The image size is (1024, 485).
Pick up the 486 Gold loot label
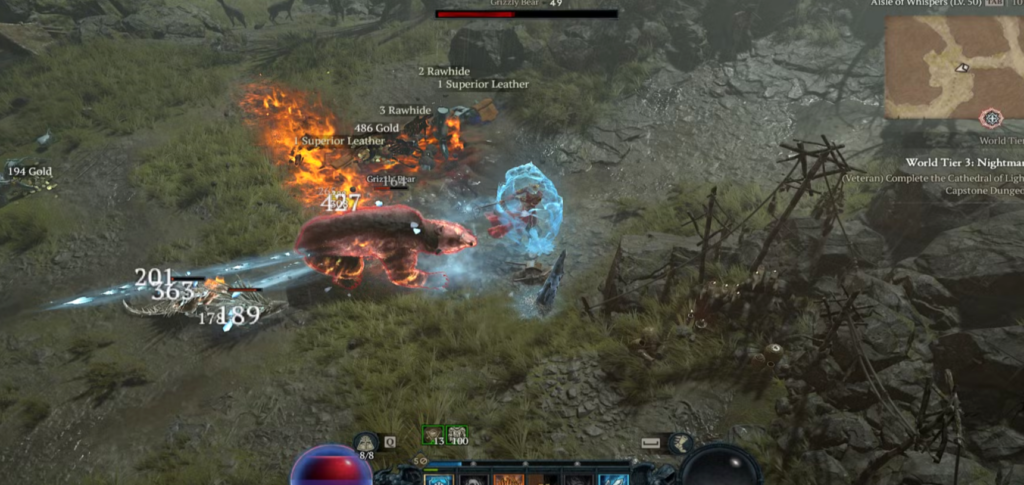coord(377,128)
